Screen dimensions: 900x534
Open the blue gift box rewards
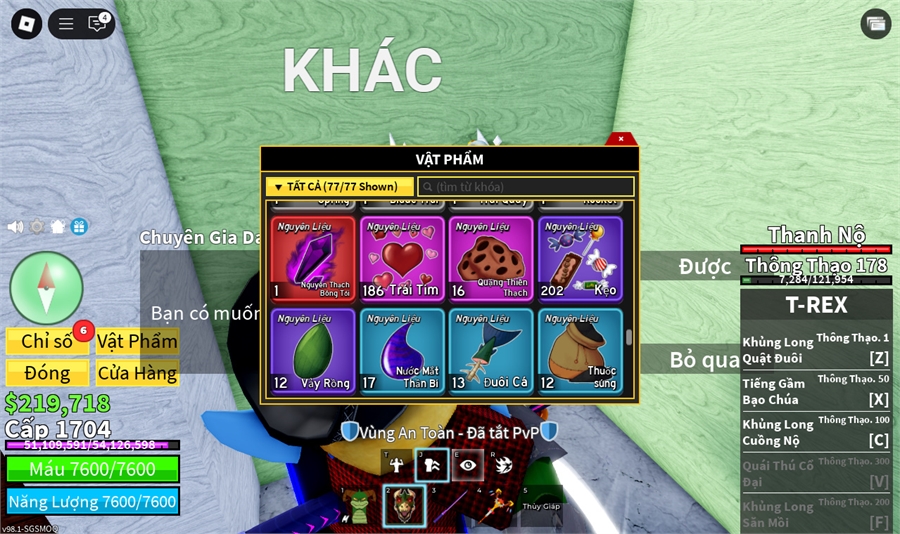click(79, 227)
